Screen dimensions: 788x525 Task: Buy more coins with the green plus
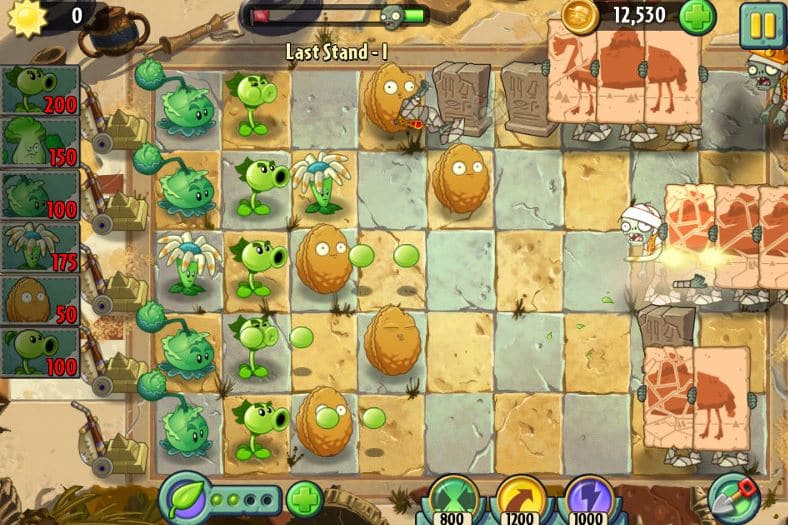coord(697,17)
